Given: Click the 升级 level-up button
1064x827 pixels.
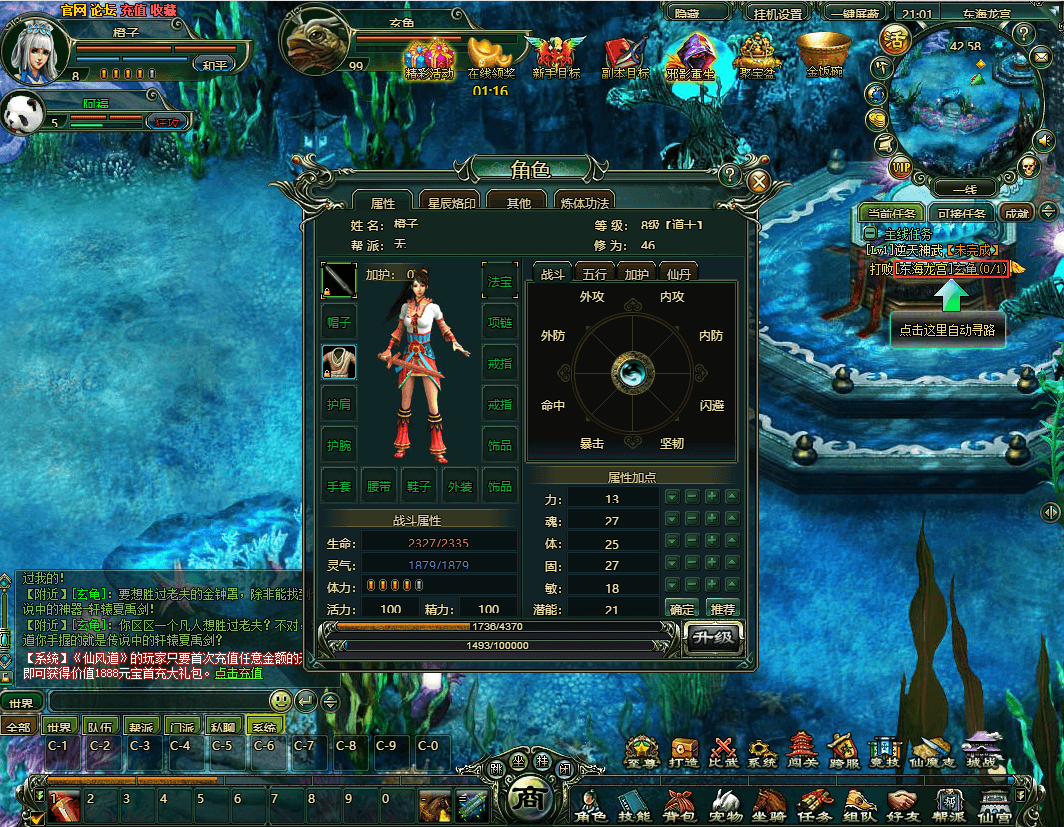Looking at the screenshot, I should click(714, 636).
